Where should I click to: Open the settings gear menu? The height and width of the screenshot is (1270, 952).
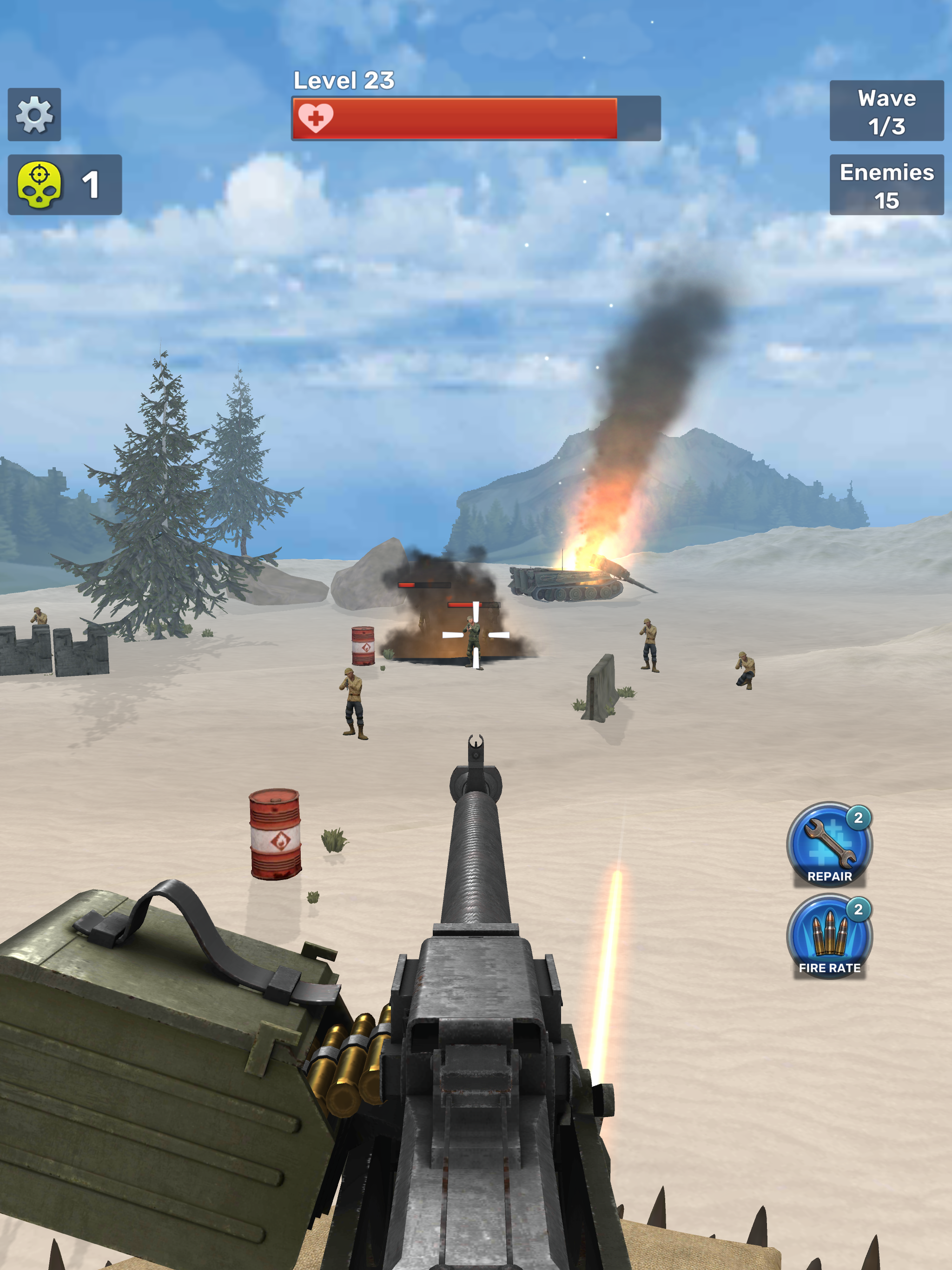point(34,115)
